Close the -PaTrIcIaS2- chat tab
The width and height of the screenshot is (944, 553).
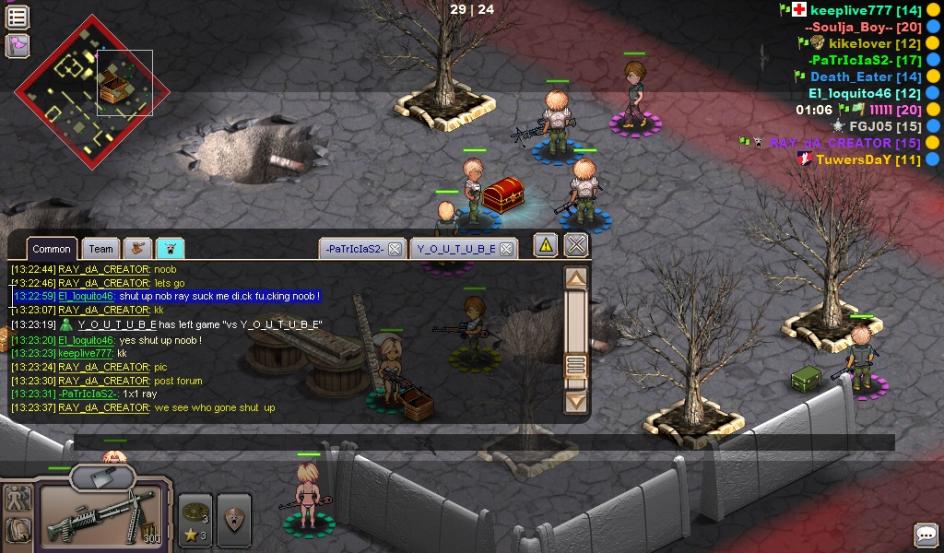tap(395, 248)
